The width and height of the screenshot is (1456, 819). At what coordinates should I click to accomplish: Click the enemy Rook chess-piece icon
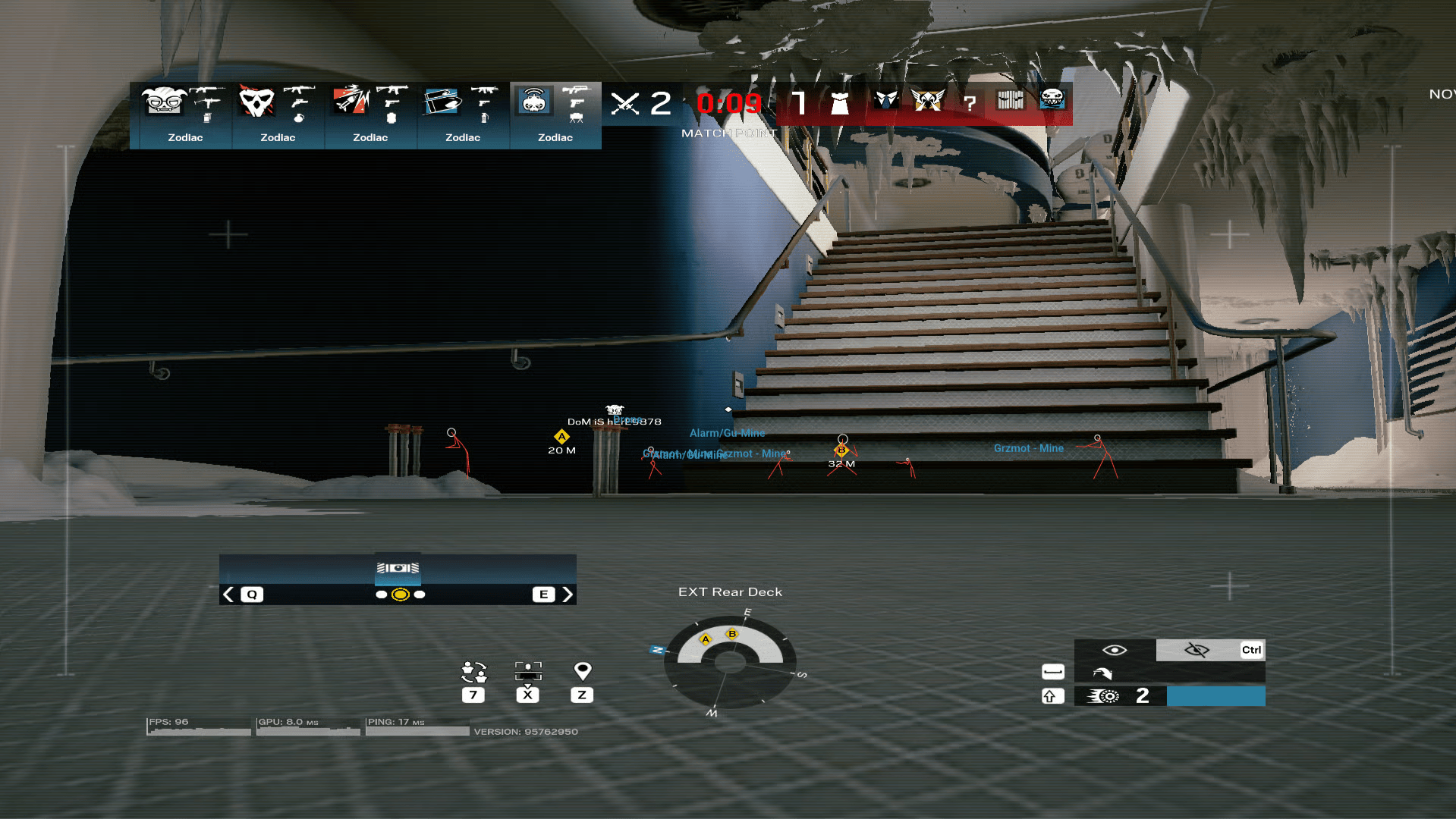pyautogui.click(x=839, y=102)
